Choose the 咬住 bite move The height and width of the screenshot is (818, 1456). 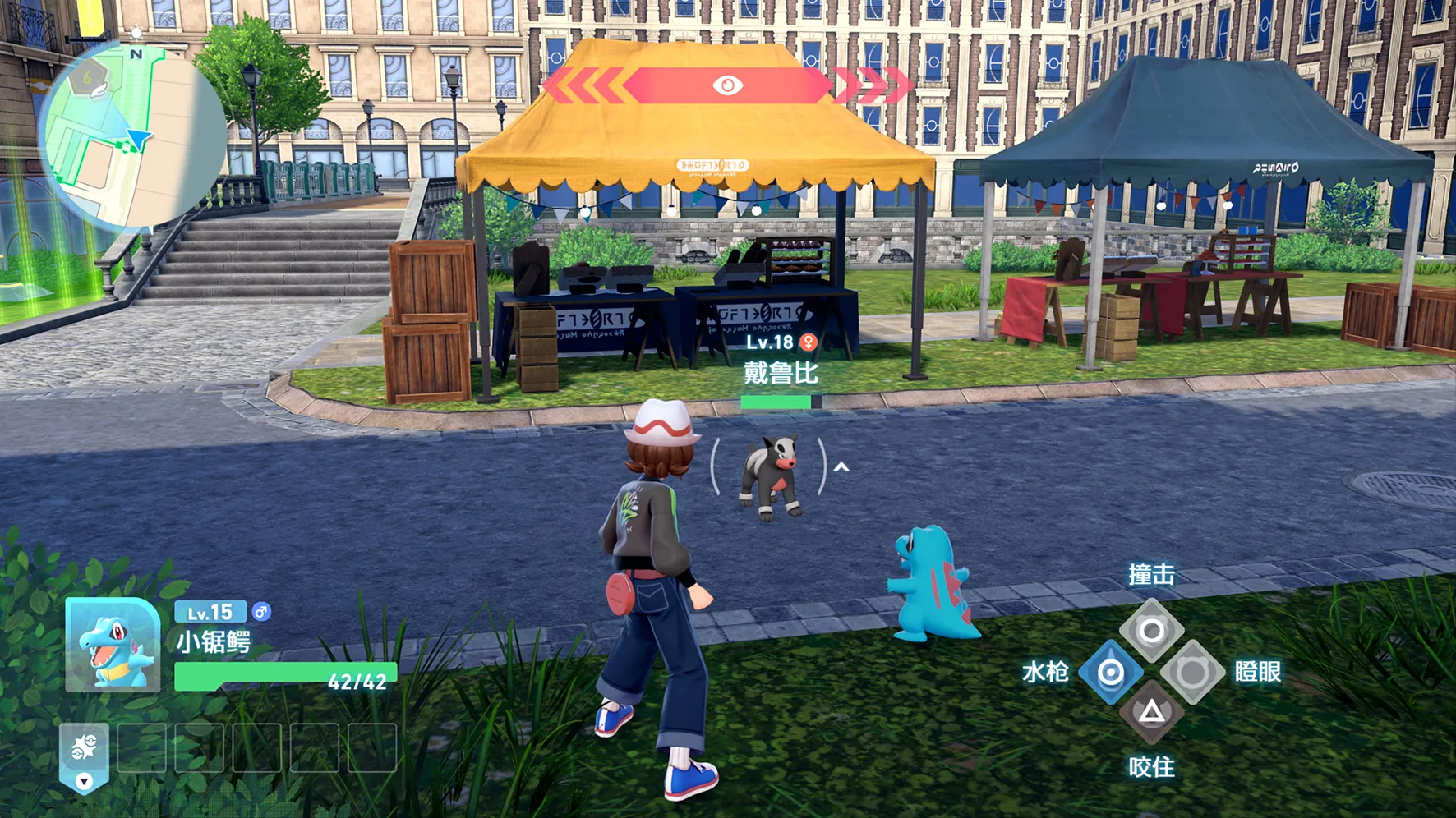1151,712
